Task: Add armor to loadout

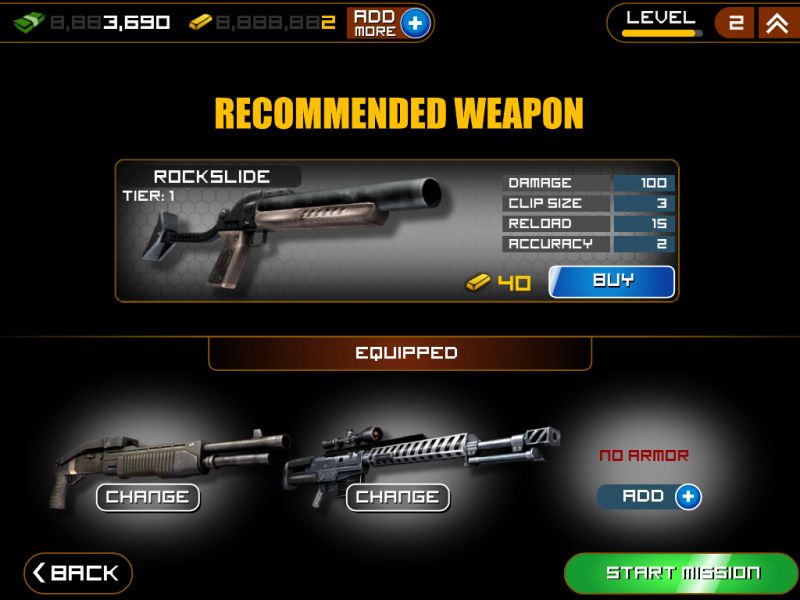Action: coord(650,497)
